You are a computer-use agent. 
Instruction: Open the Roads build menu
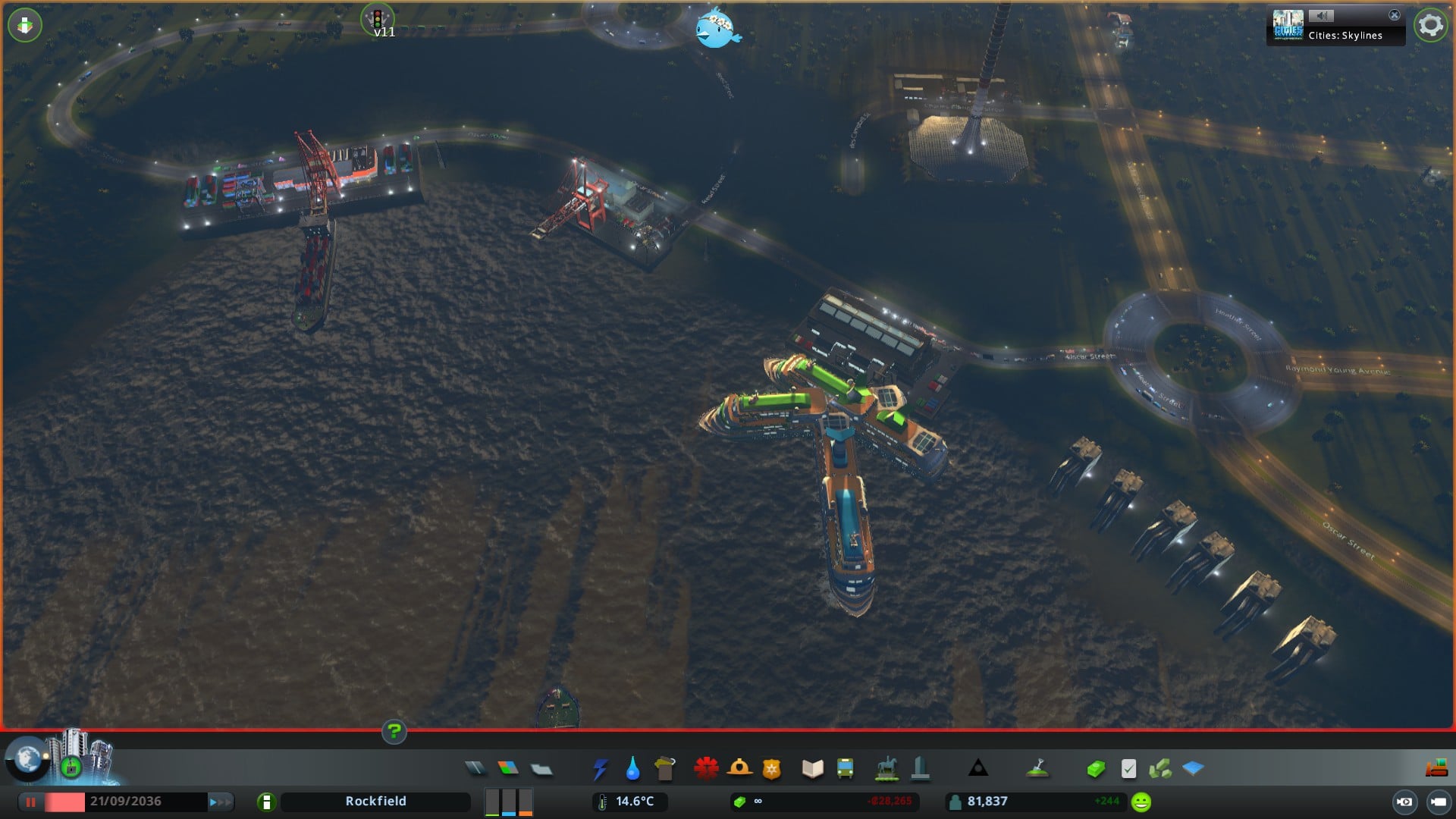click(475, 769)
